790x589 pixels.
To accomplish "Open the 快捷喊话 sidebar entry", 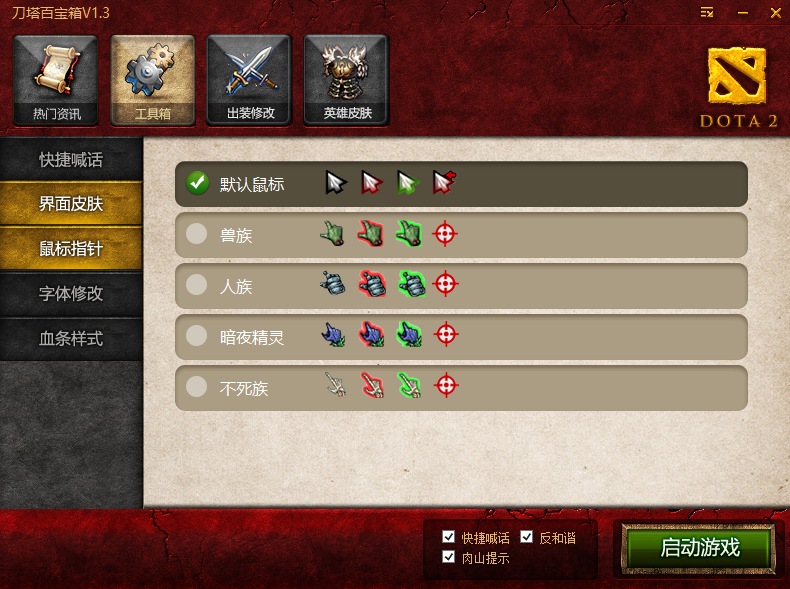I will coord(71,160).
